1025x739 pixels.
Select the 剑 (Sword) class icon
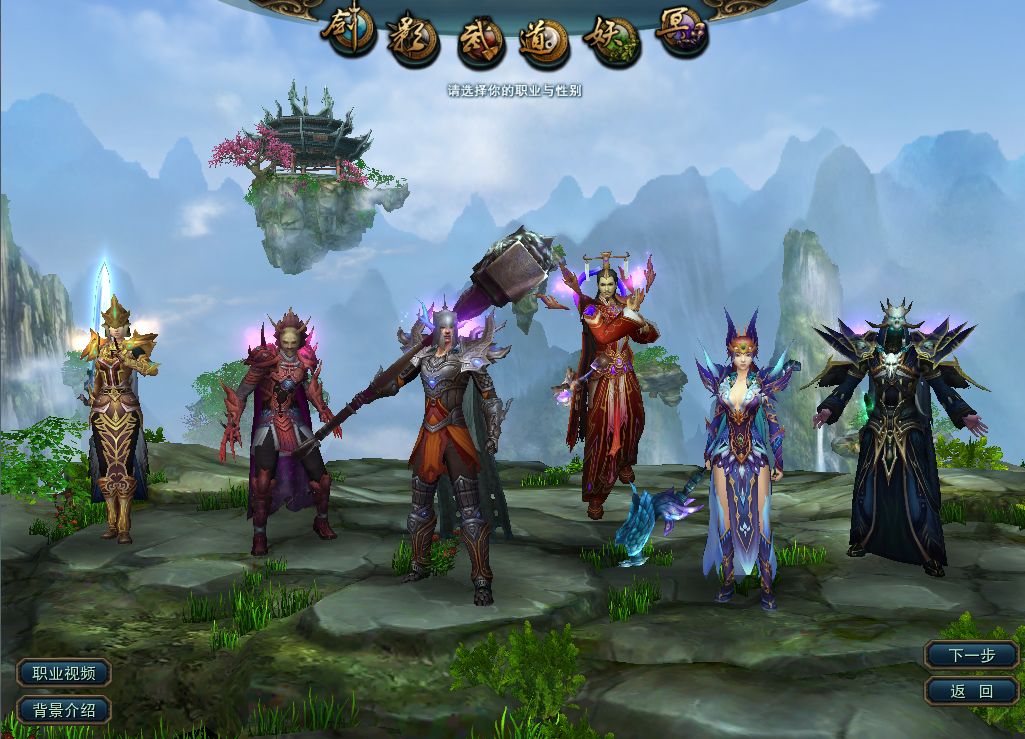[x=349, y=30]
